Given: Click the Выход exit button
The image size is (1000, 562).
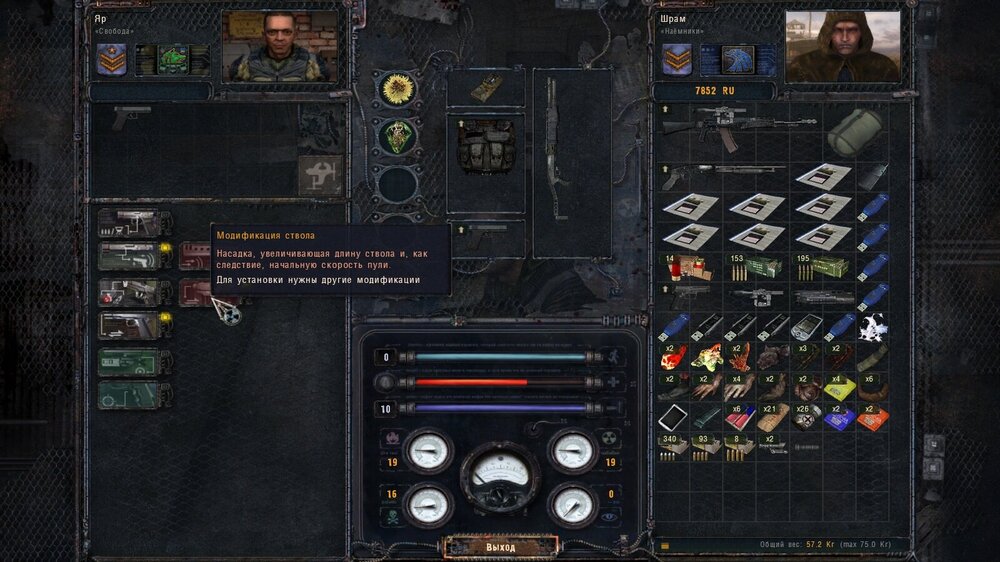Looking at the screenshot, I should [500, 547].
